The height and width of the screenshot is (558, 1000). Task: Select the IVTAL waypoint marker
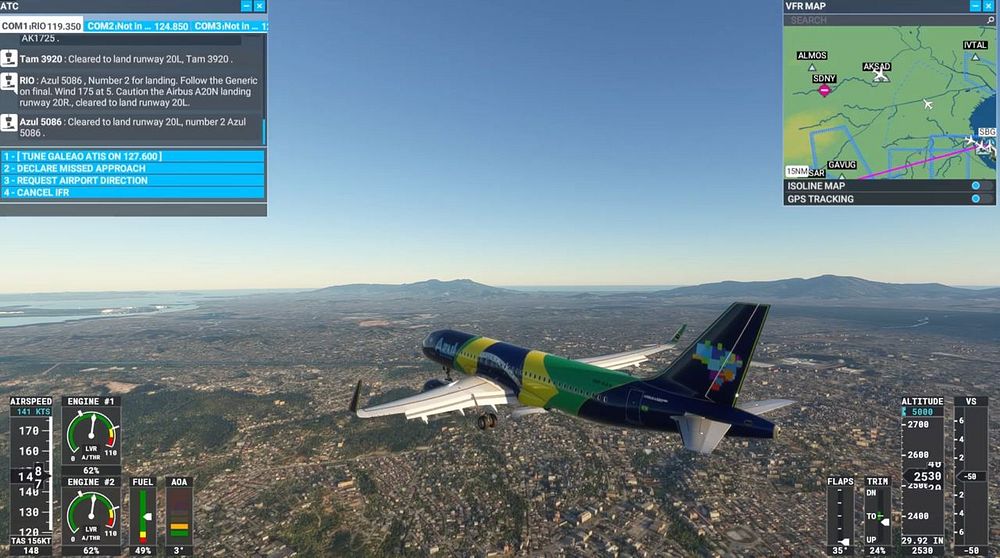point(975,56)
